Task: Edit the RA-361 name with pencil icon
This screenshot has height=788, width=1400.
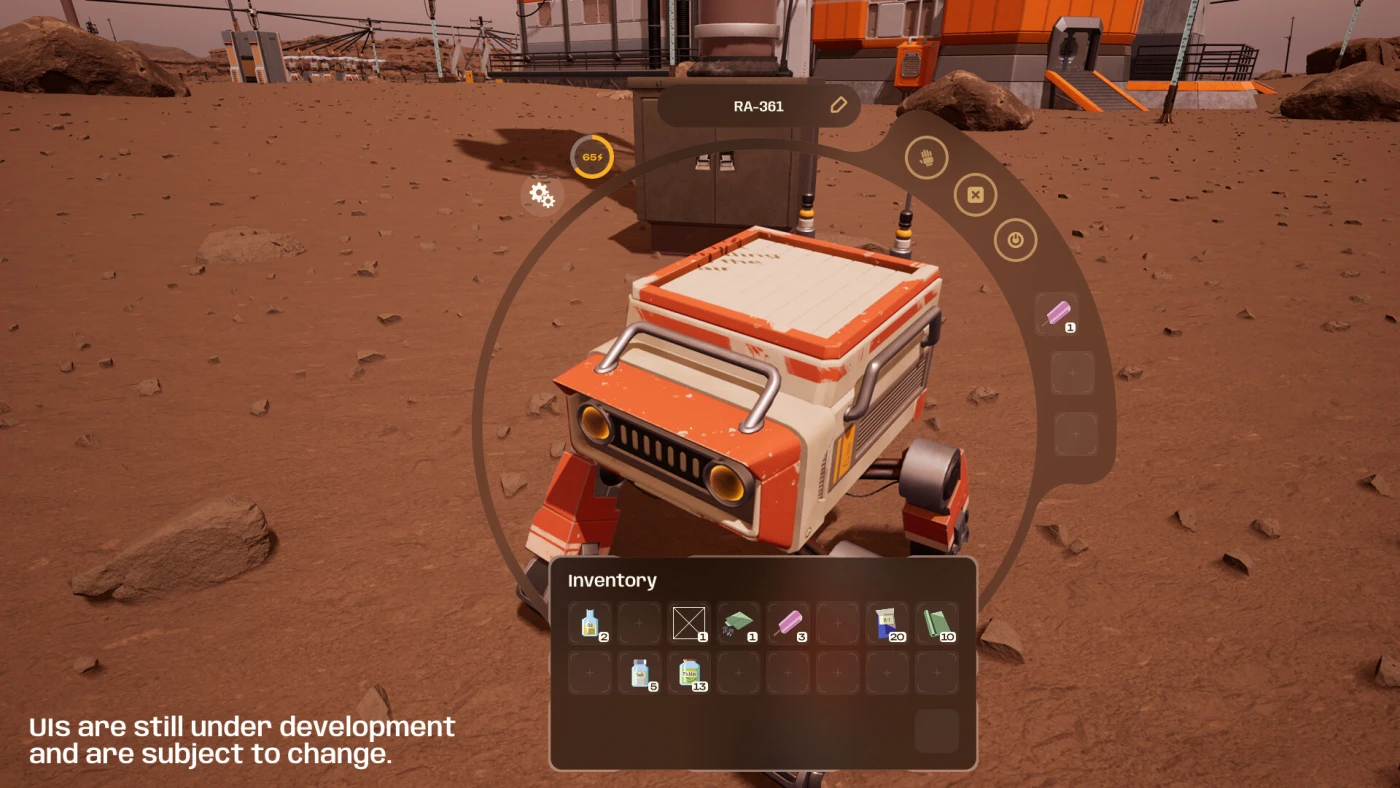Action: [838, 105]
